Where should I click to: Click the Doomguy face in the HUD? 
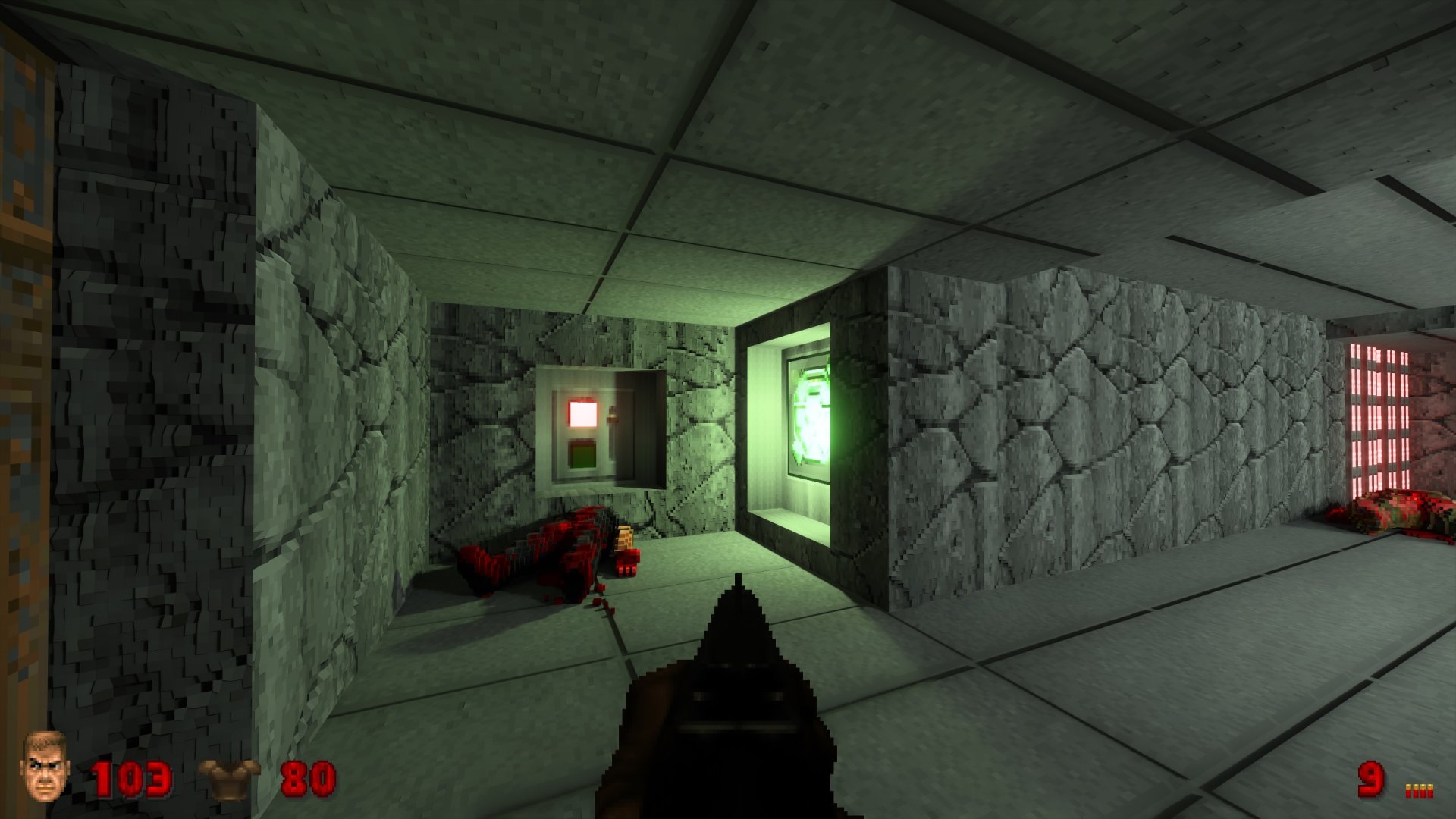pyautogui.click(x=43, y=769)
